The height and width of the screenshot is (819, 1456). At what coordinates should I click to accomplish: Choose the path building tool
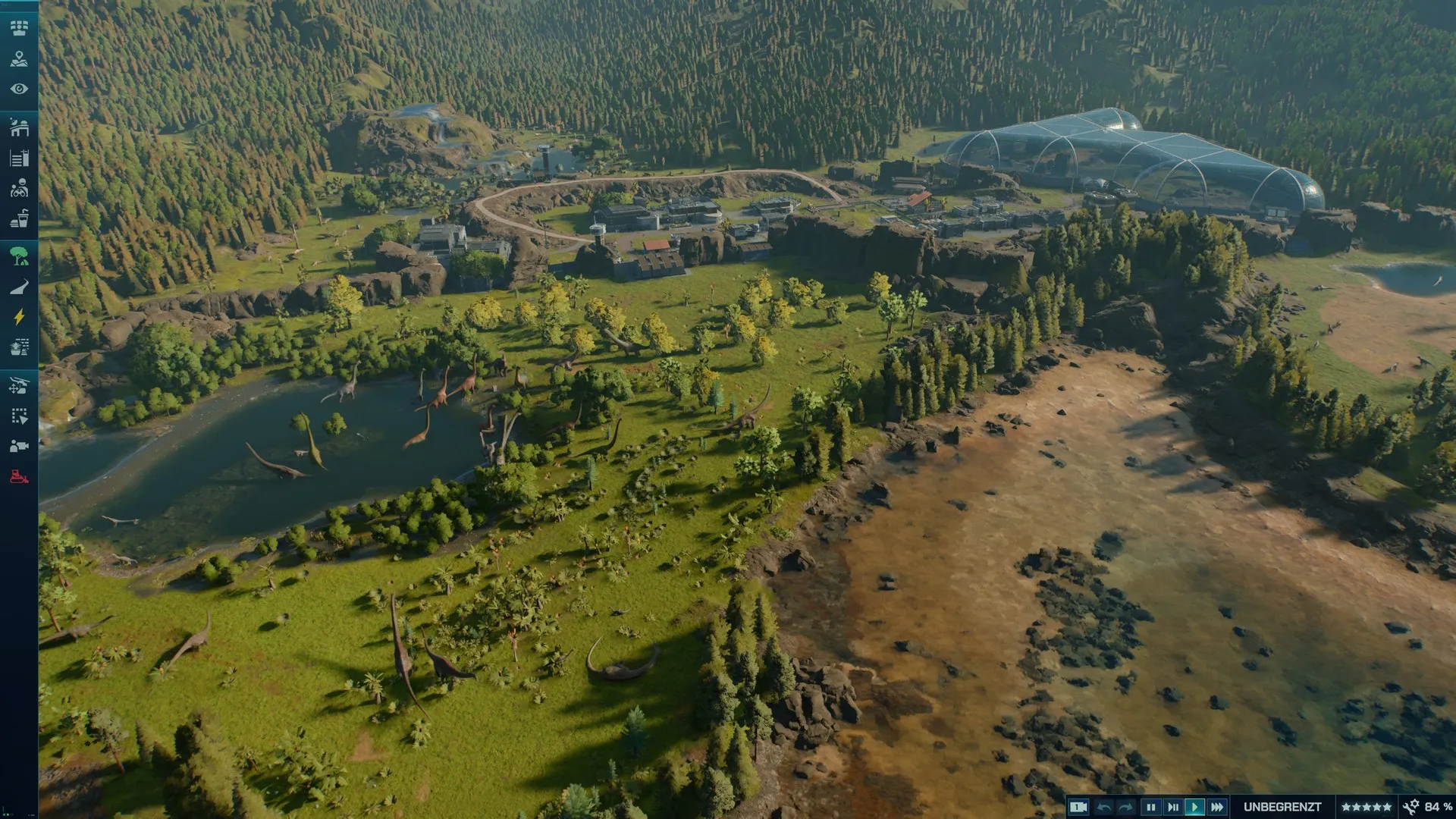(x=19, y=287)
